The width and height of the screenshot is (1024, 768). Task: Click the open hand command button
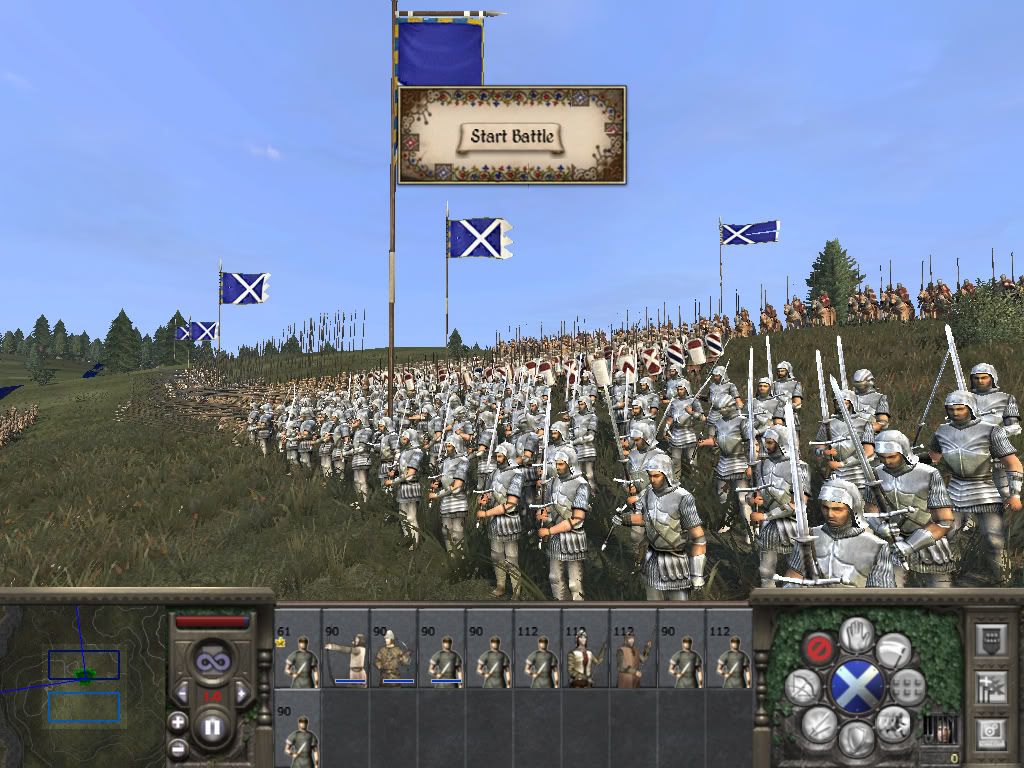coord(856,635)
